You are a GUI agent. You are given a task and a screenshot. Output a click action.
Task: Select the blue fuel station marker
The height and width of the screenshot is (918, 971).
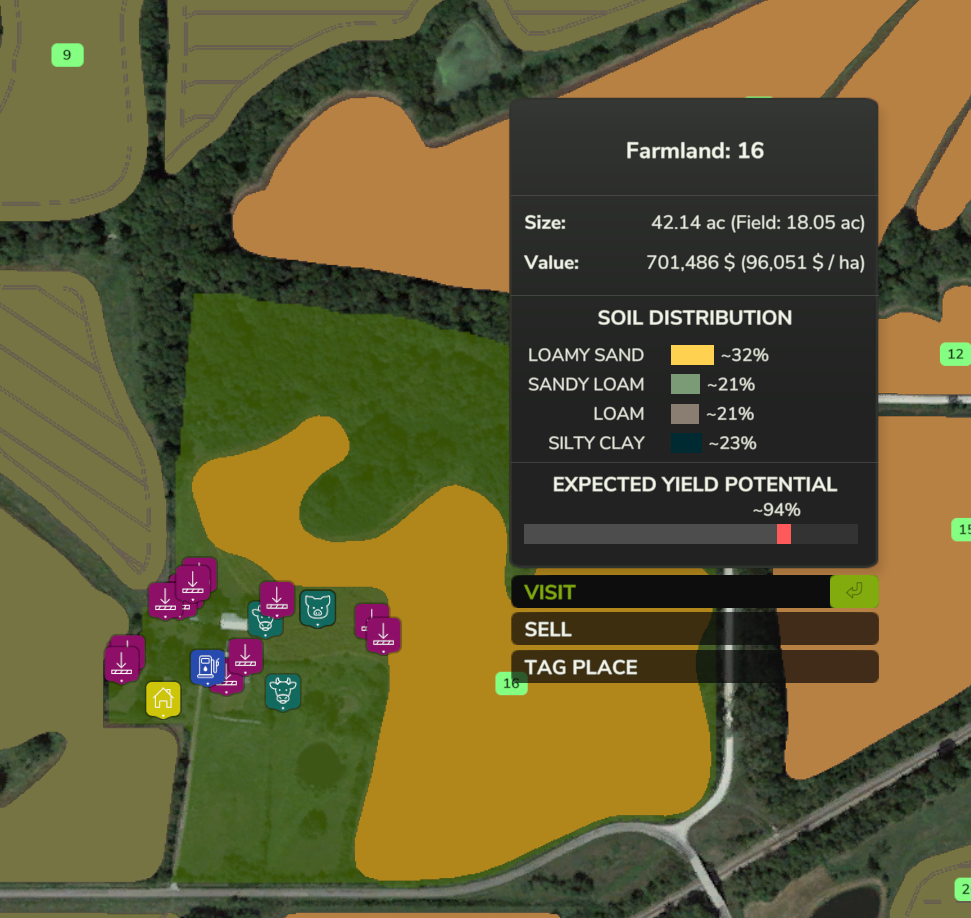pos(207,666)
